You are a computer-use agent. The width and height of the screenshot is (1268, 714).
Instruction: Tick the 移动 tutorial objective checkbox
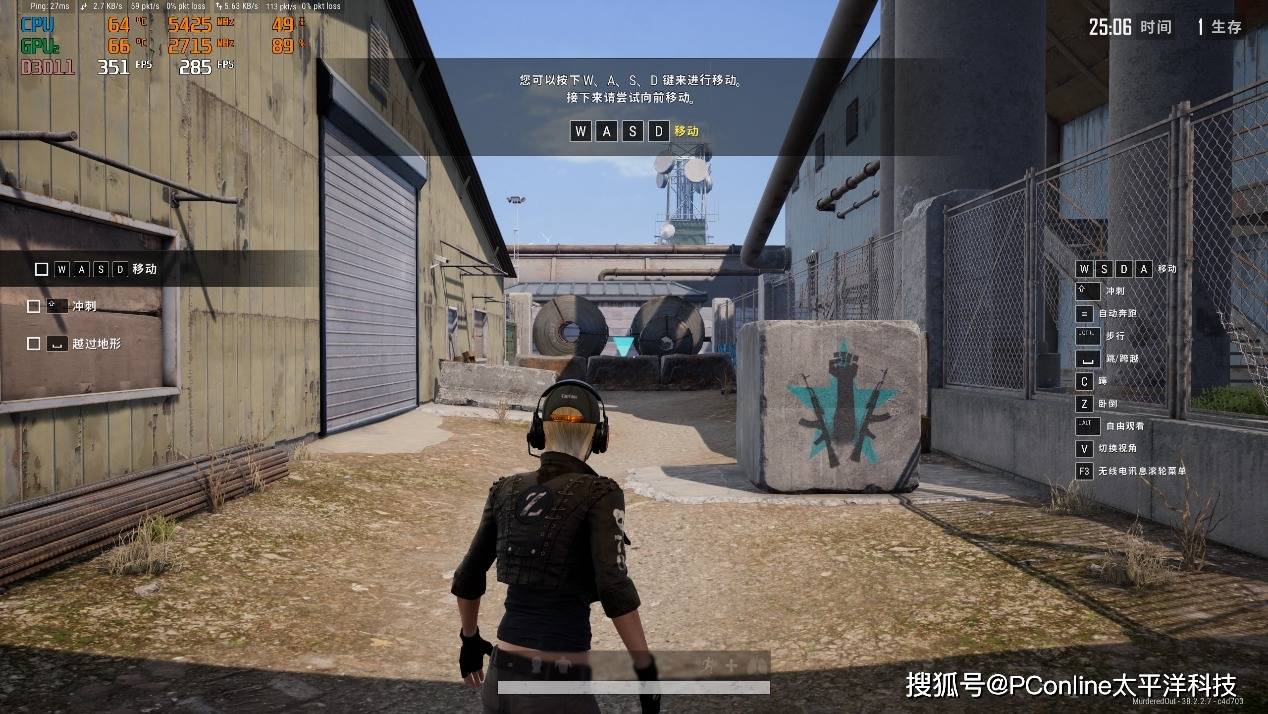coord(41,269)
